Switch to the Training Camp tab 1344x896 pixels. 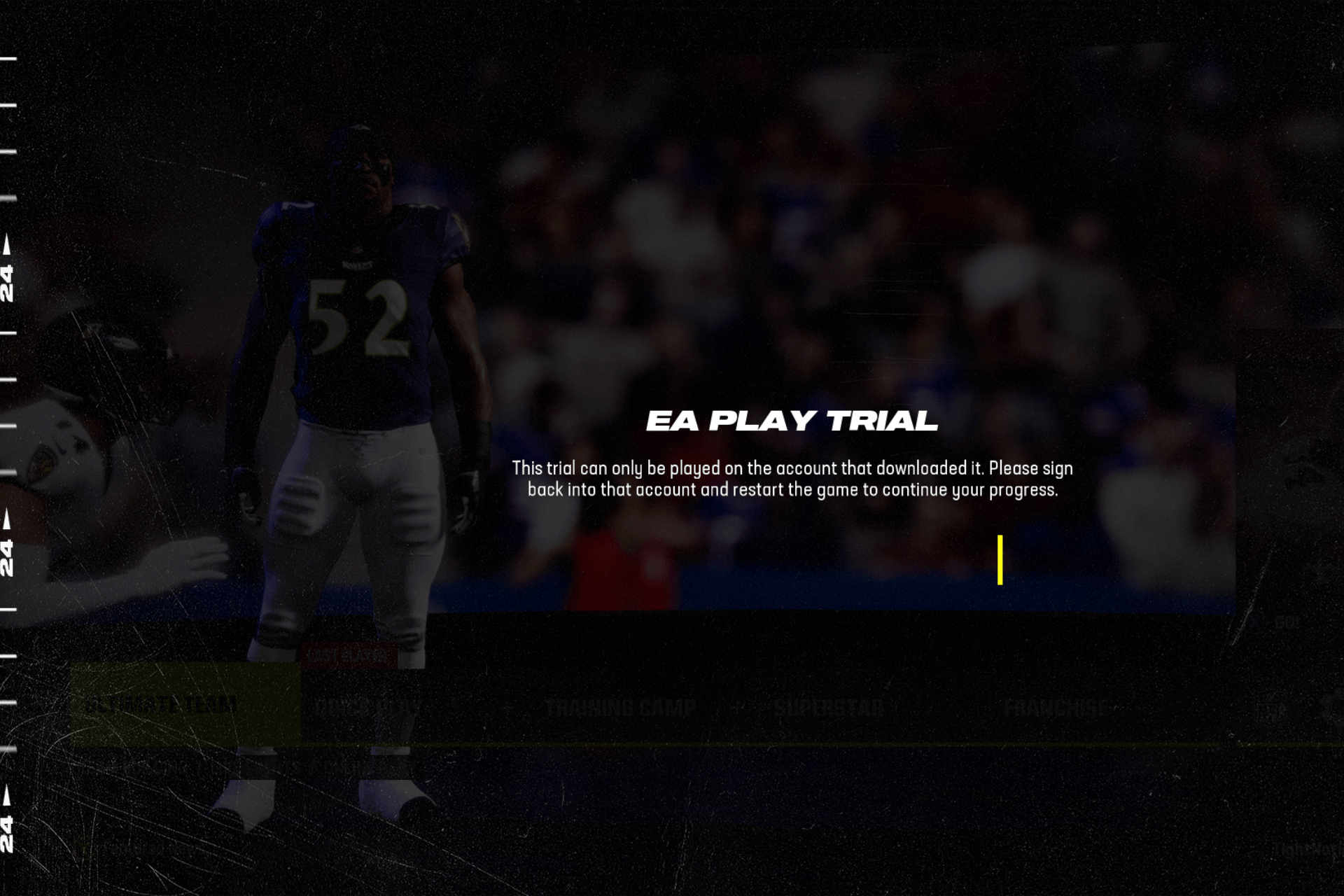[622, 707]
